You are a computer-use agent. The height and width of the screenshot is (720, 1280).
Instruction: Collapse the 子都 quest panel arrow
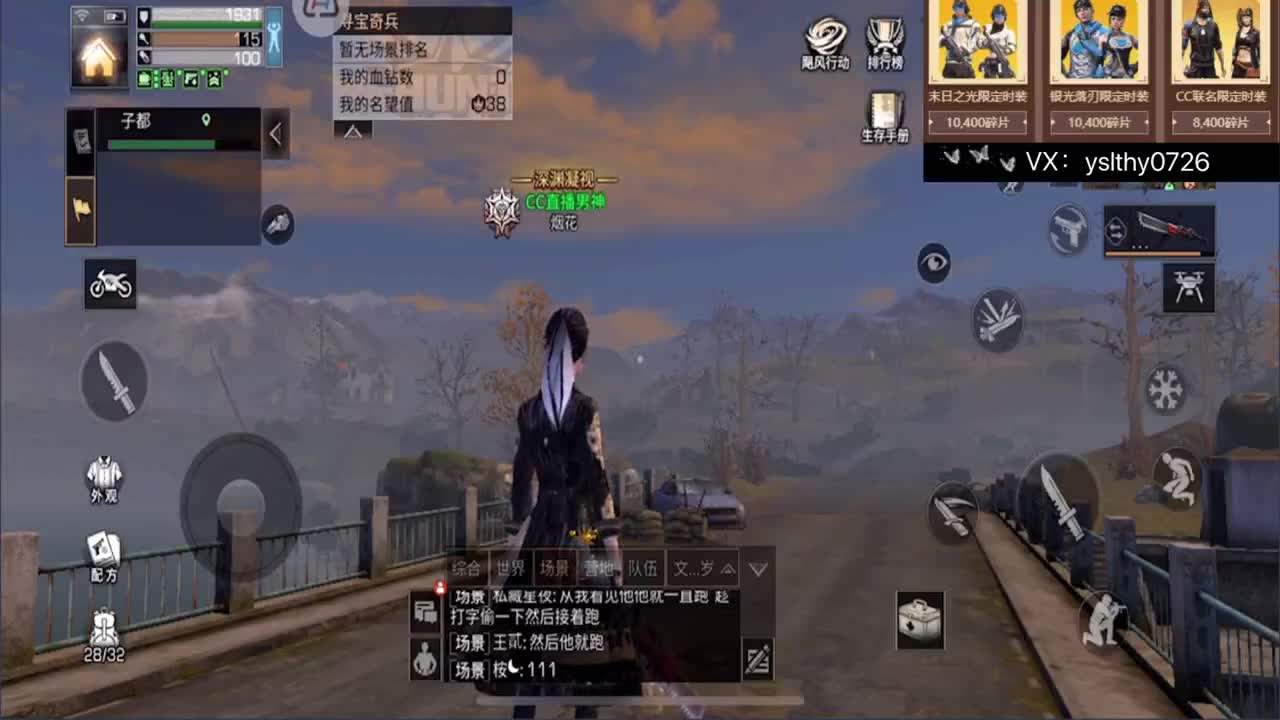(276, 133)
